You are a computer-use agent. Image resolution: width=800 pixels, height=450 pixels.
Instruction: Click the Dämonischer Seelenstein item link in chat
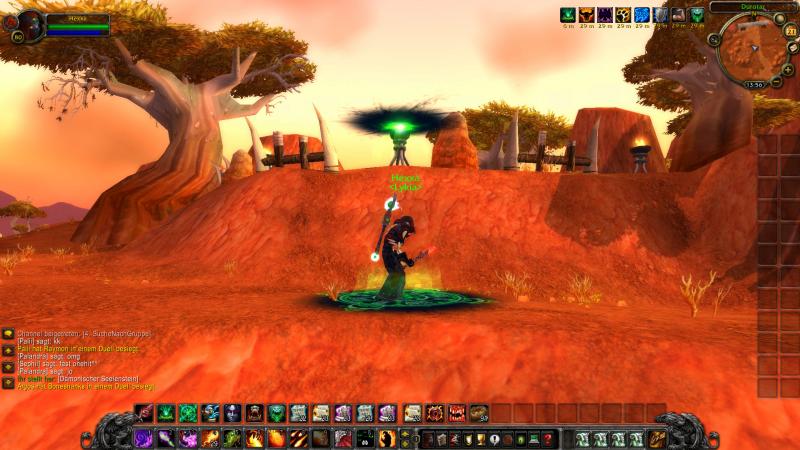pyautogui.click(x=97, y=378)
